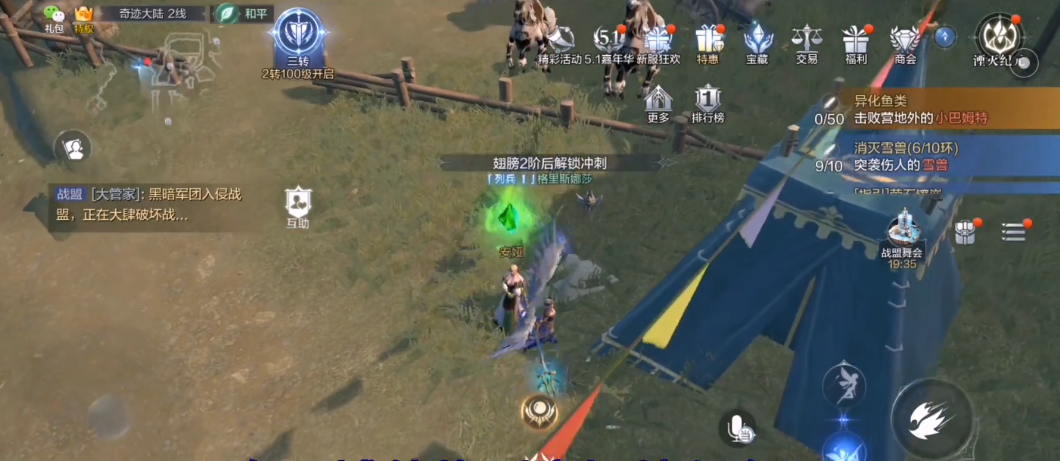This screenshot has height=461, width=1060.
Task: Trigger the main claw attack button
Action: (932, 418)
